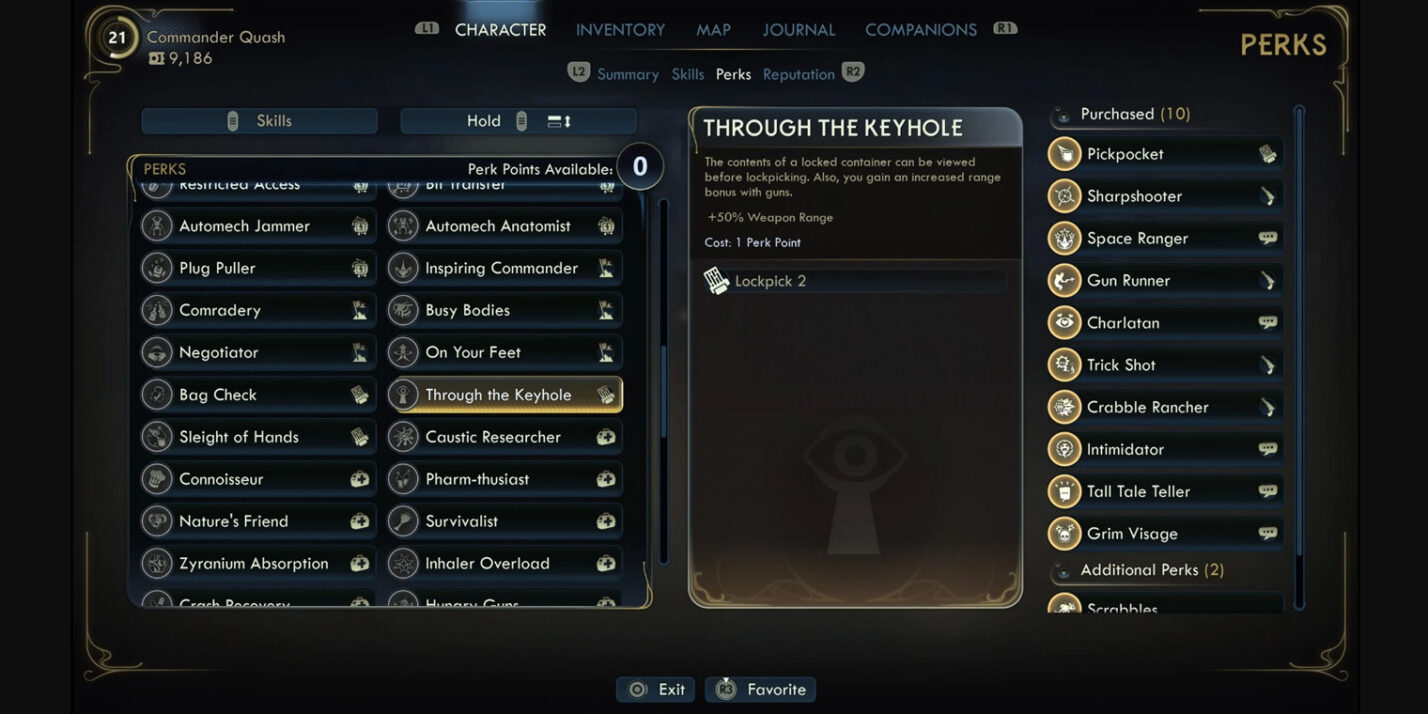Pick the Caustic Researcher perk

click(x=504, y=437)
